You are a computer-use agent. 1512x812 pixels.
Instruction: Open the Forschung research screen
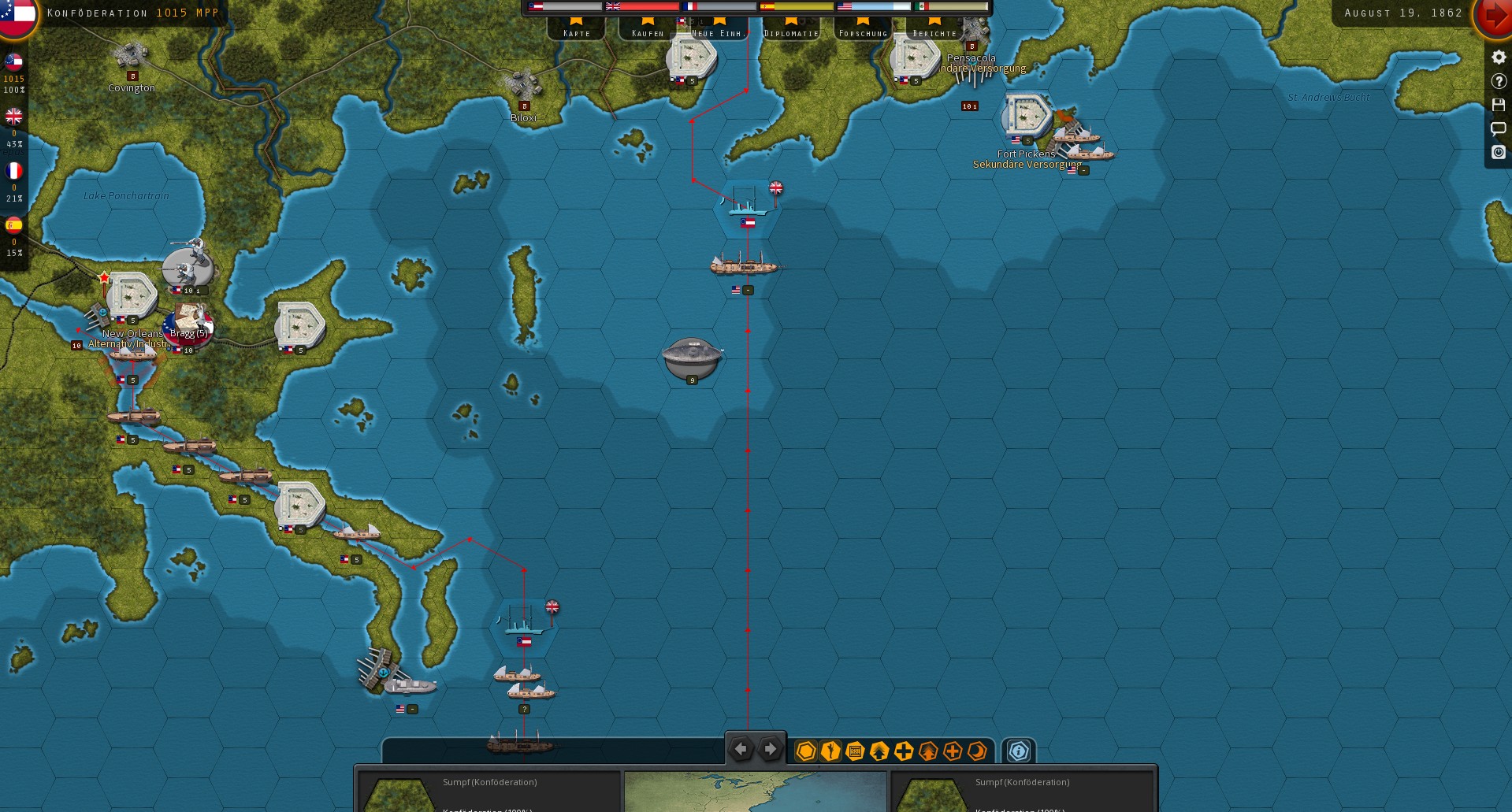[863, 28]
